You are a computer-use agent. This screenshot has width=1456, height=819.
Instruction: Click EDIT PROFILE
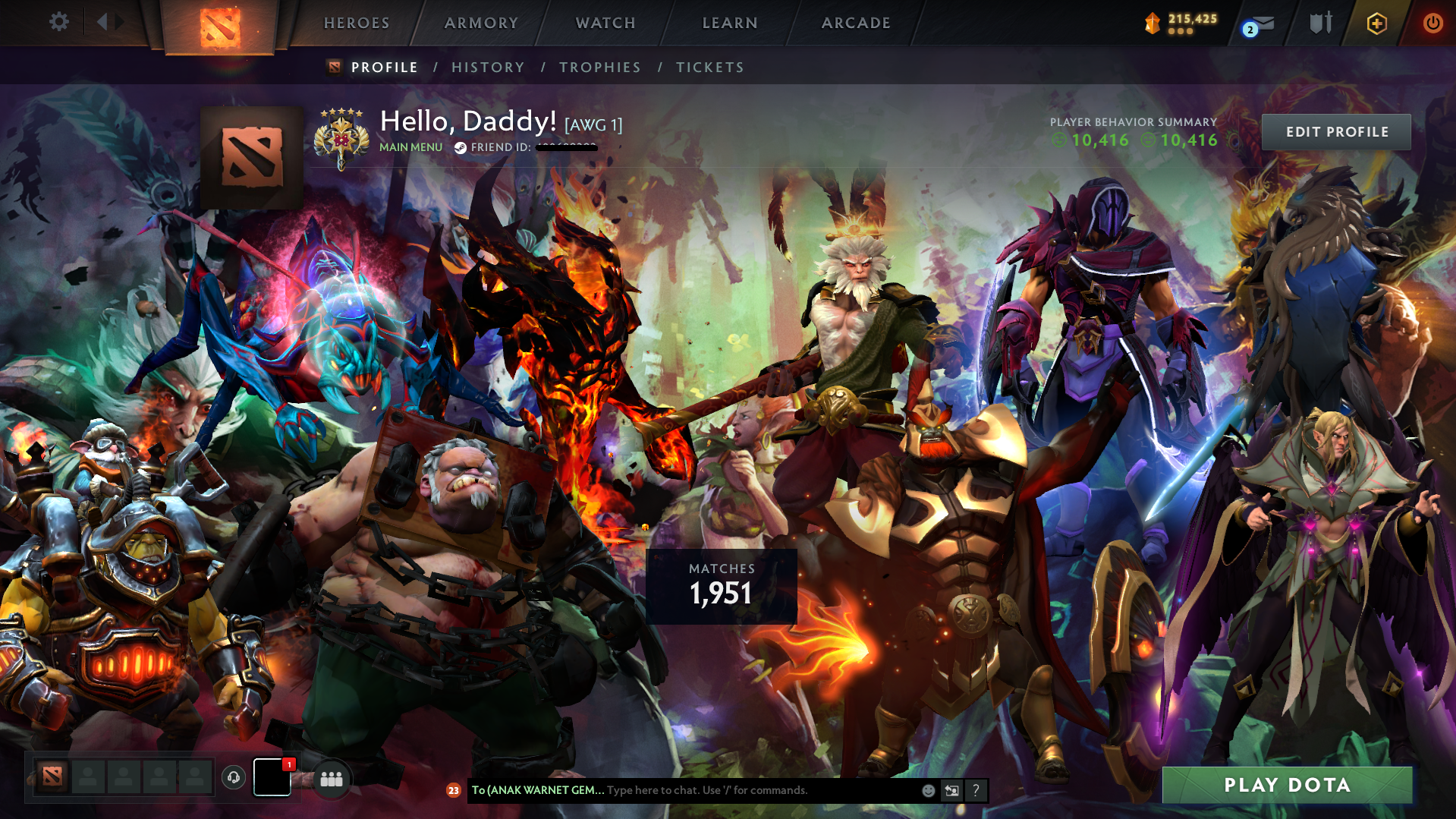[x=1336, y=131]
